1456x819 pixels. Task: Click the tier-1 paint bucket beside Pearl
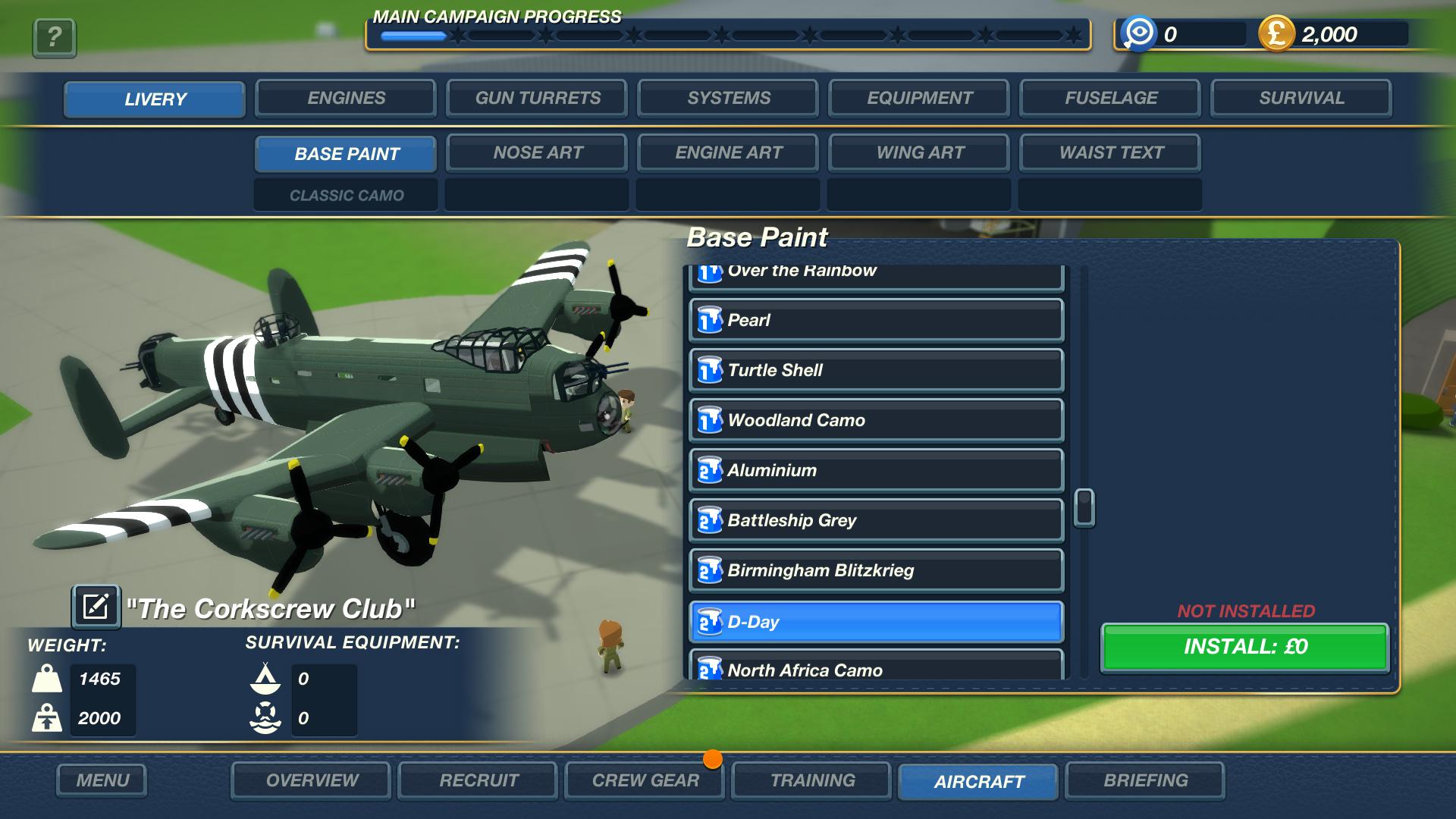tap(710, 319)
